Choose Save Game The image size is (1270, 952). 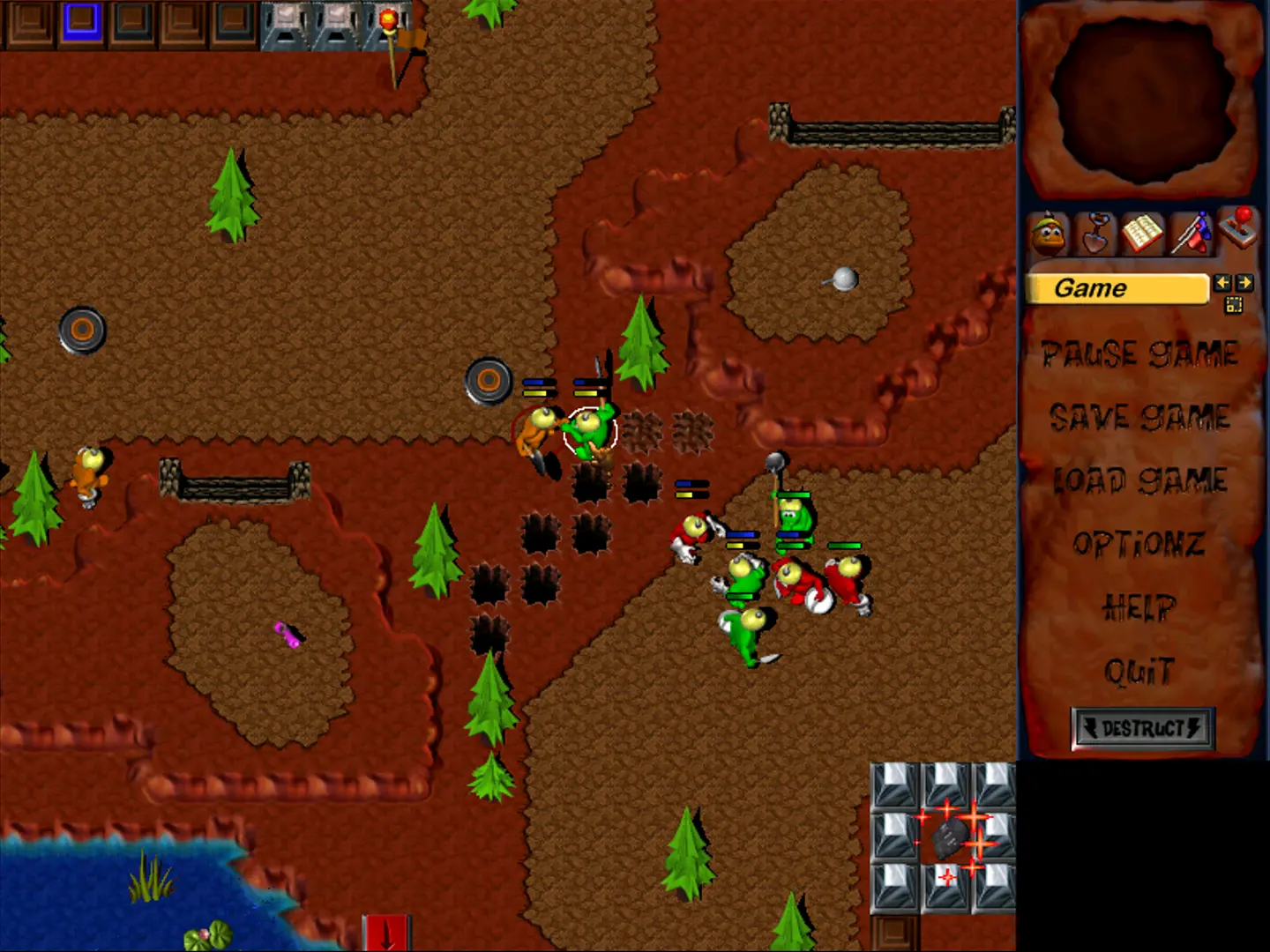point(1140,417)
